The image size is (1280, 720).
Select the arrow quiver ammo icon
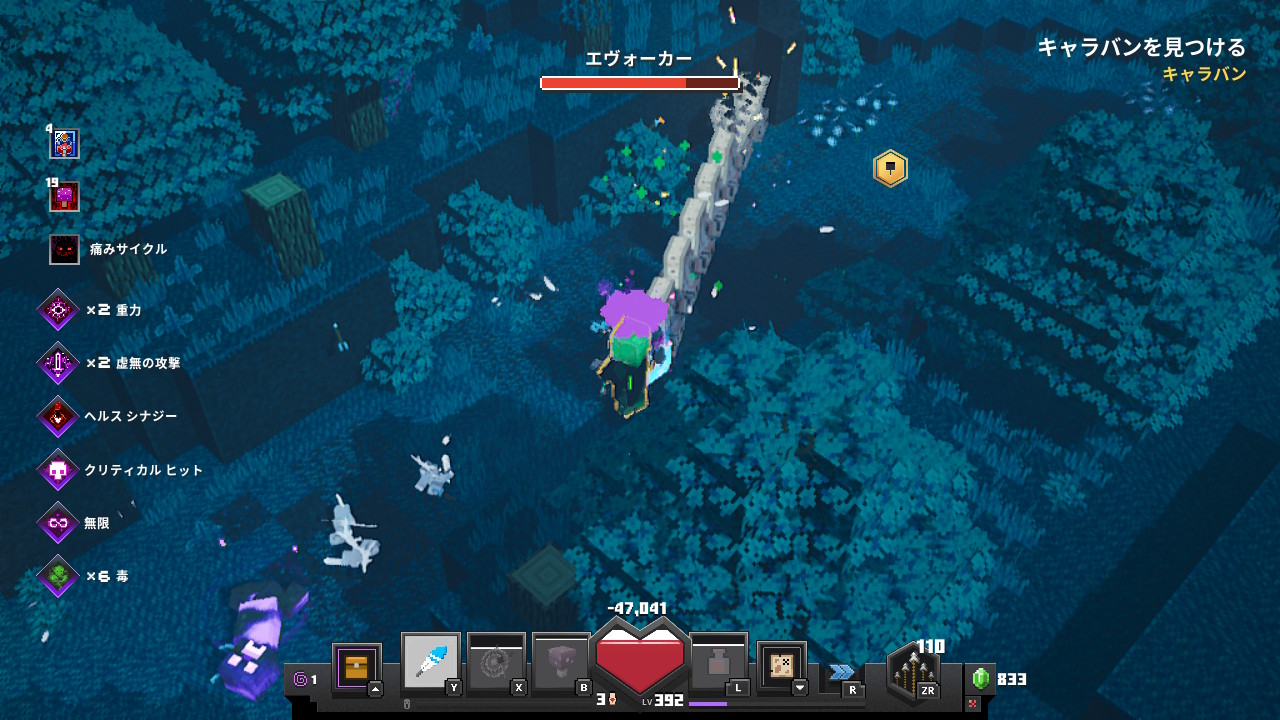(x=912, y=672)
